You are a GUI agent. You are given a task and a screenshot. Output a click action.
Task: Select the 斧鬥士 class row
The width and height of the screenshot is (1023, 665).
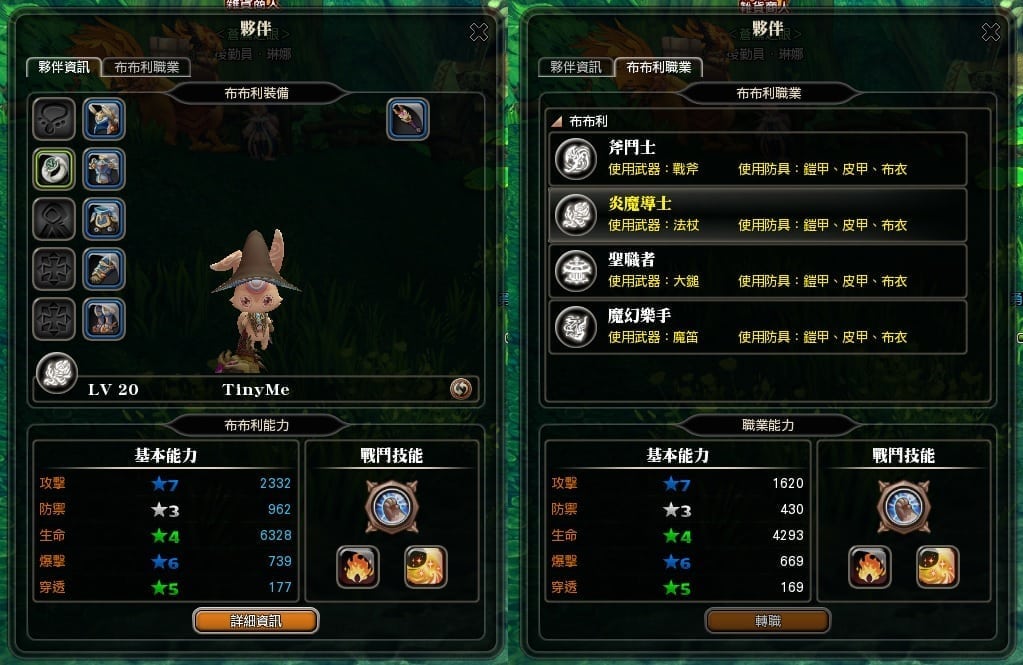(757, 158)
